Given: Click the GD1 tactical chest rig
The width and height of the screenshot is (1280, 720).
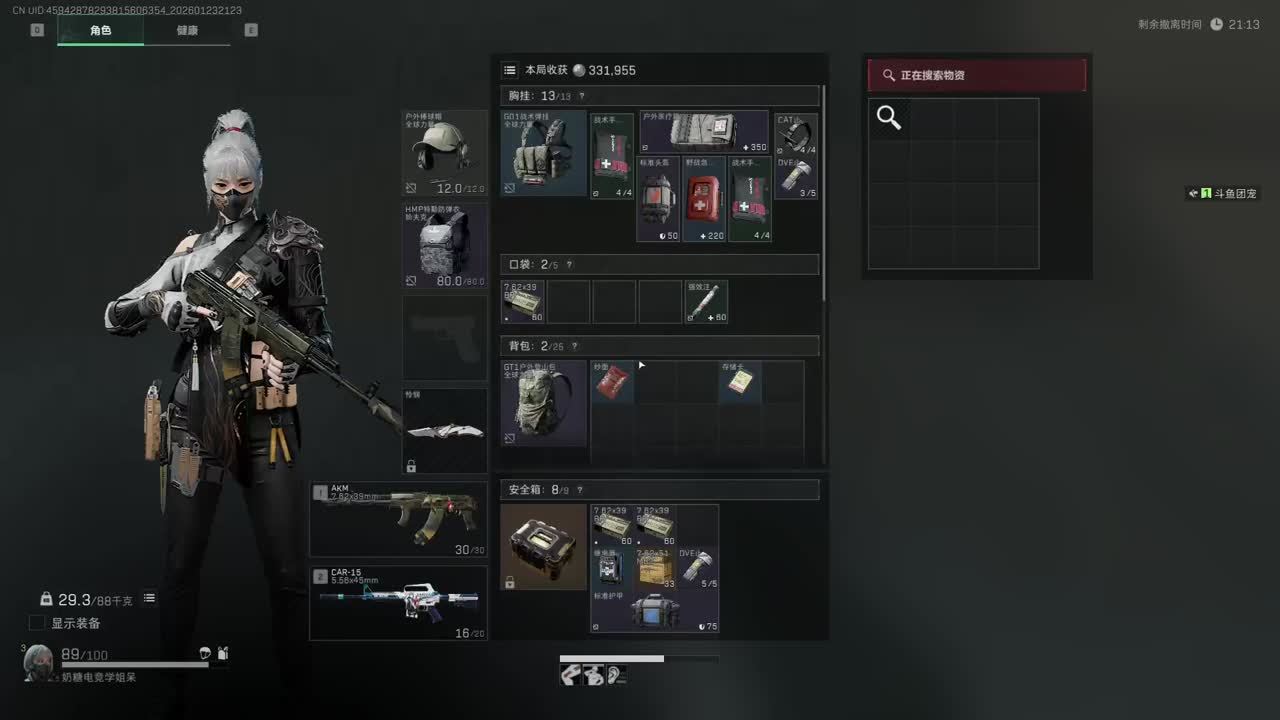Looking at the screenshot, I should pos(543,153).
